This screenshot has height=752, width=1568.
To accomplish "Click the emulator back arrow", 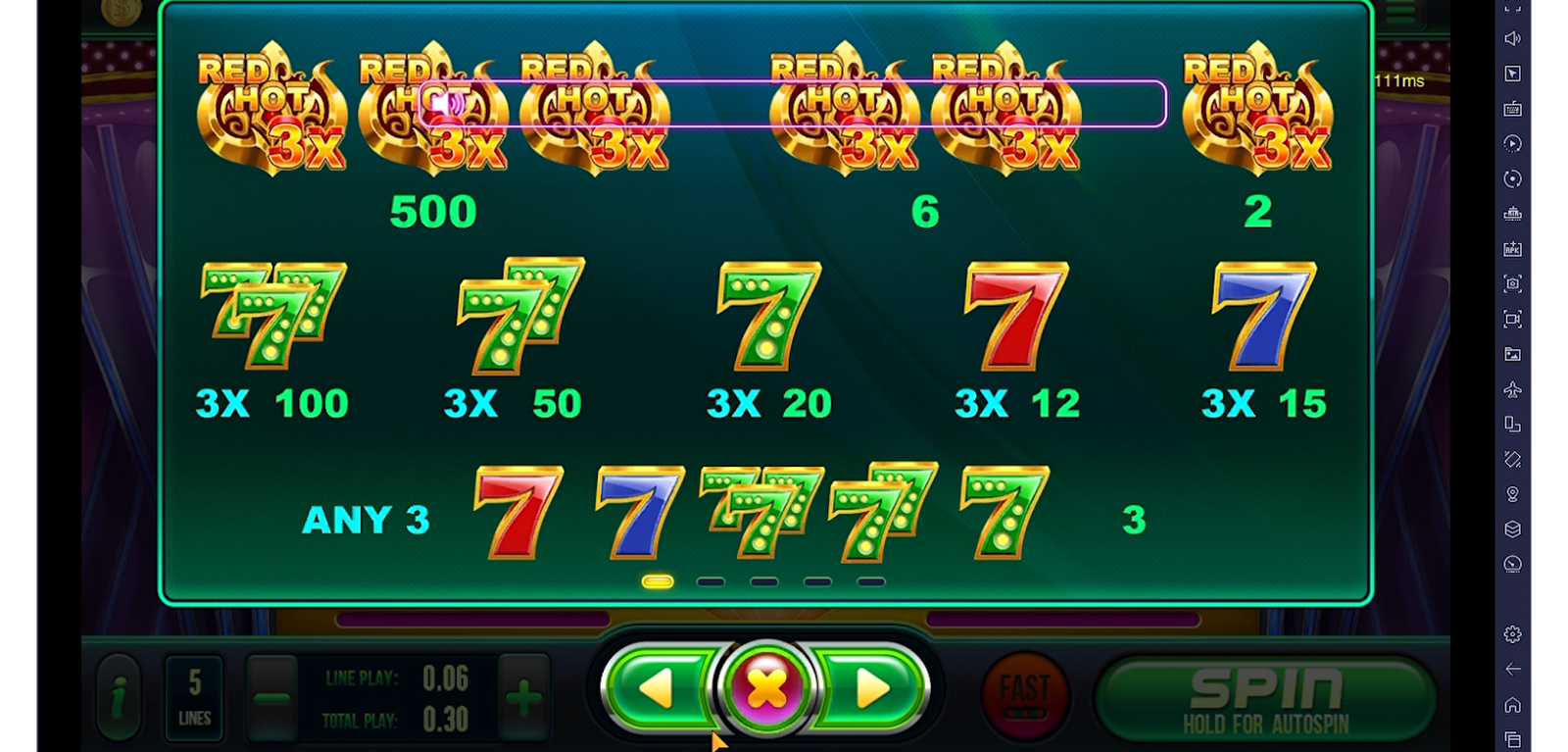I will point(1512,670).
